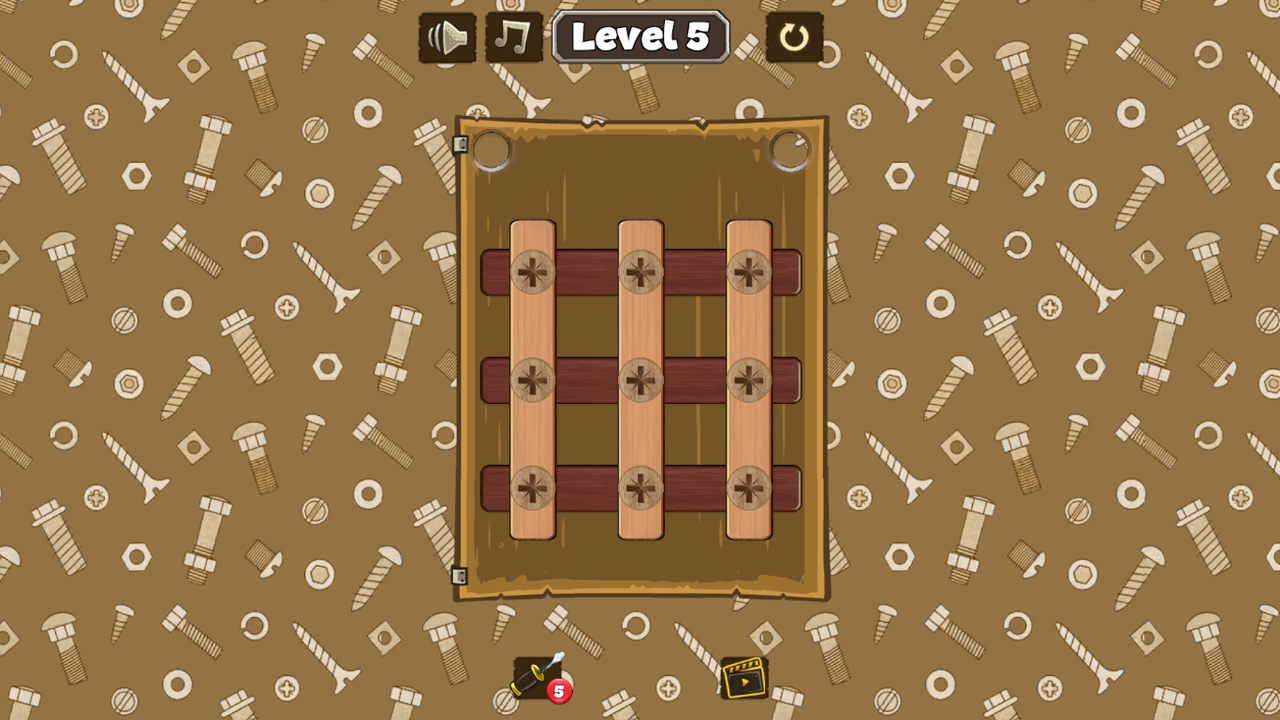Viewport: 1280px width, 720px height.
Task: Click the lower latch on the board edge
Action: [x=460, y=578]
